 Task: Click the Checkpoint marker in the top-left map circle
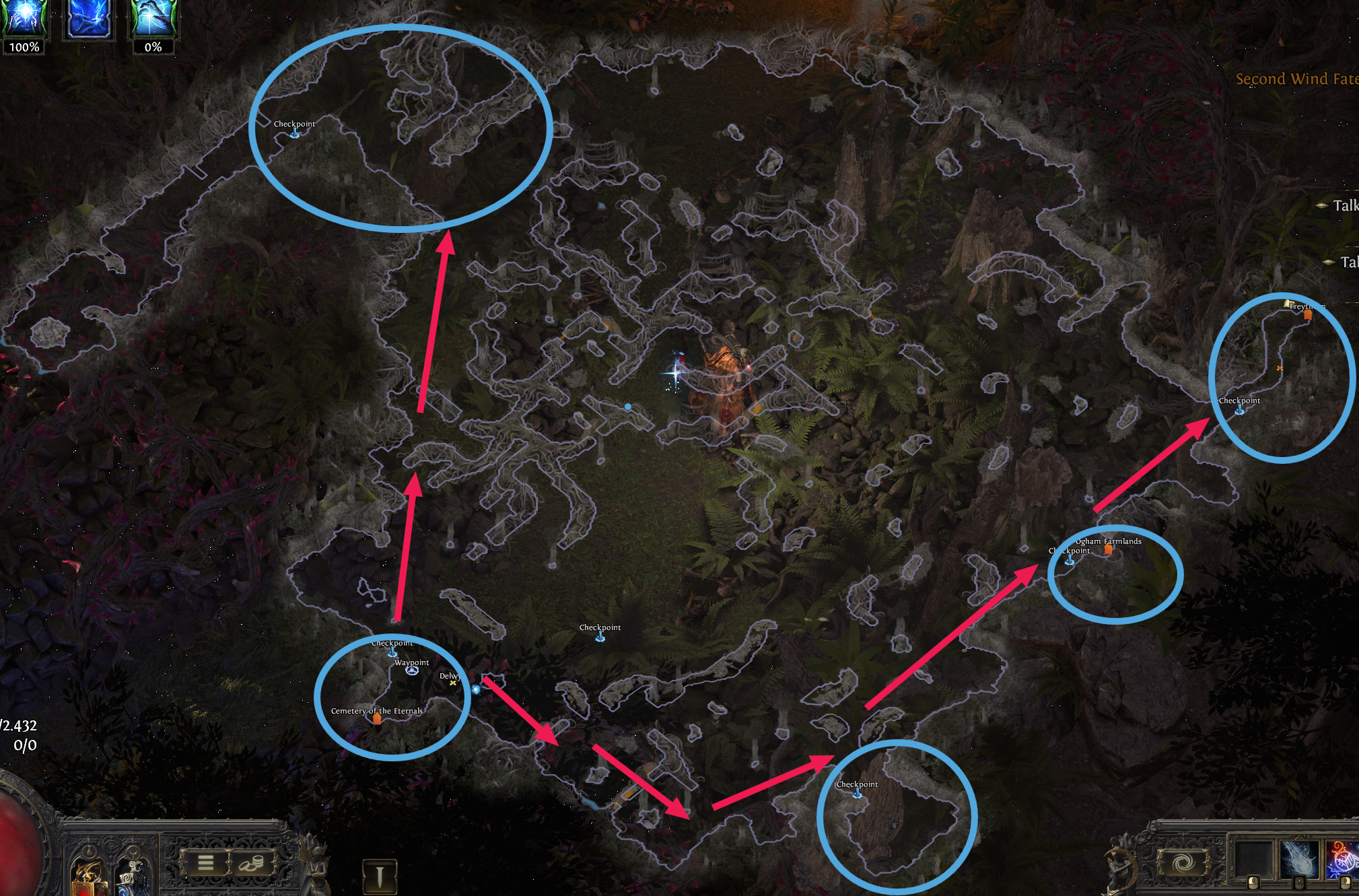294,133
